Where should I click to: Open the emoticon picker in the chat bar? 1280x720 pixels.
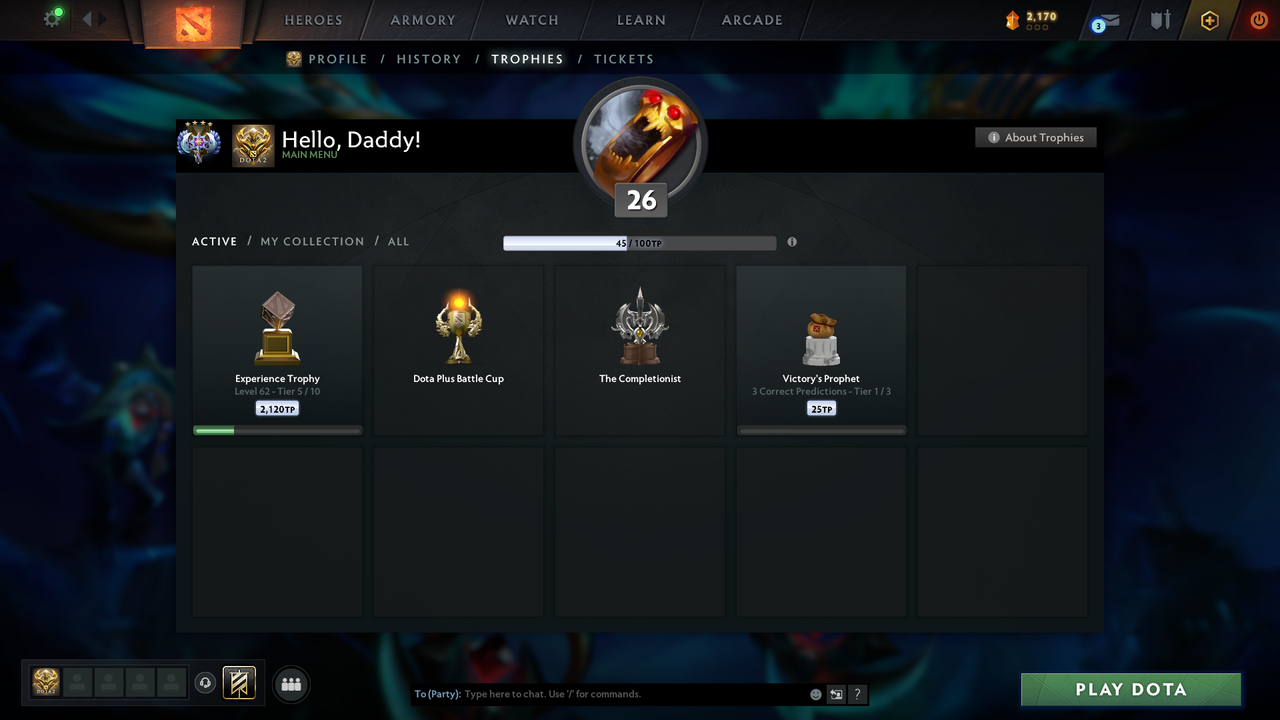(x=816, y=693)
